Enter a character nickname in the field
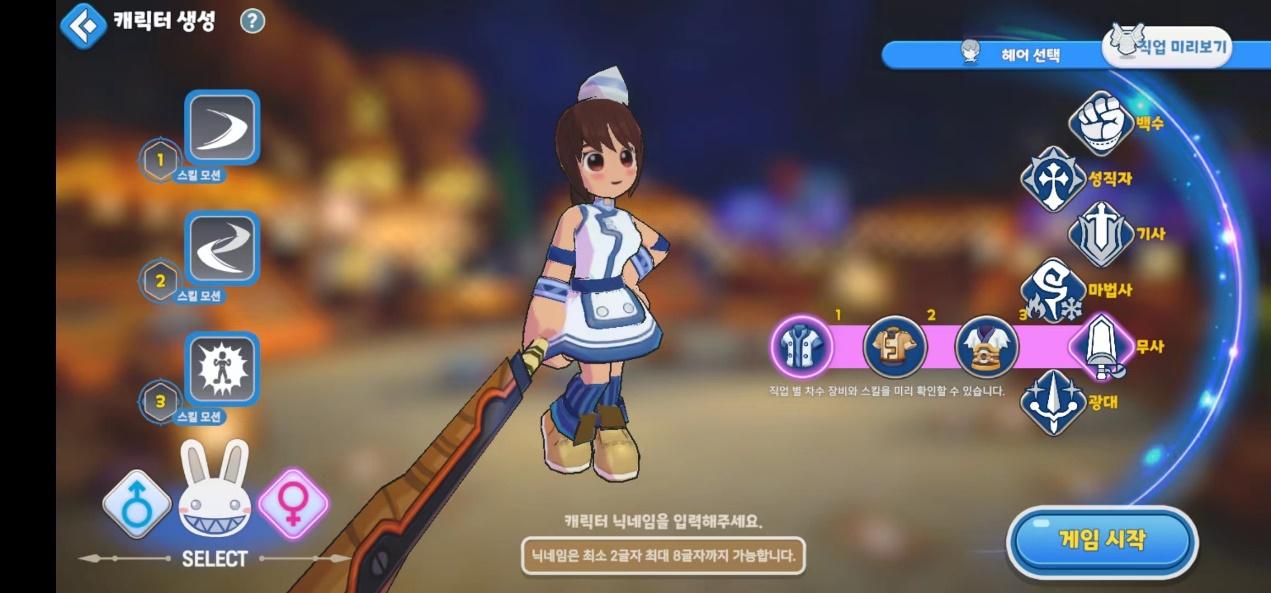The height and width of the screenshot is (593, 1271). (x=663, y=555)
